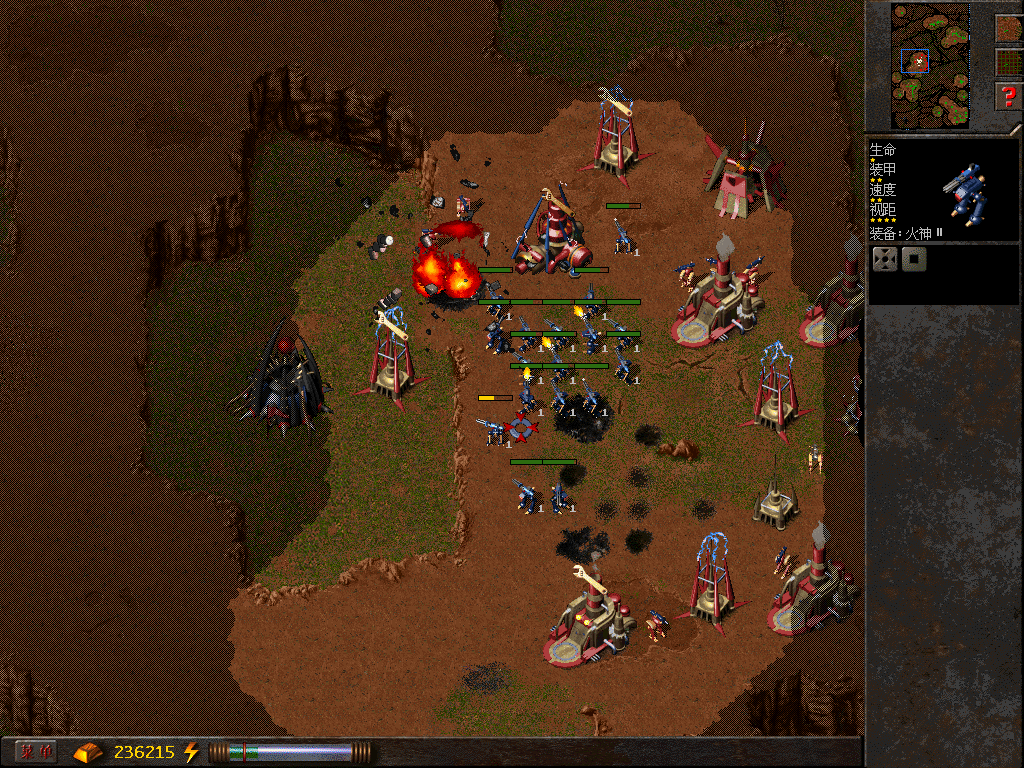
Task: Click the minimap overview
Action: (x=931, y=63)
